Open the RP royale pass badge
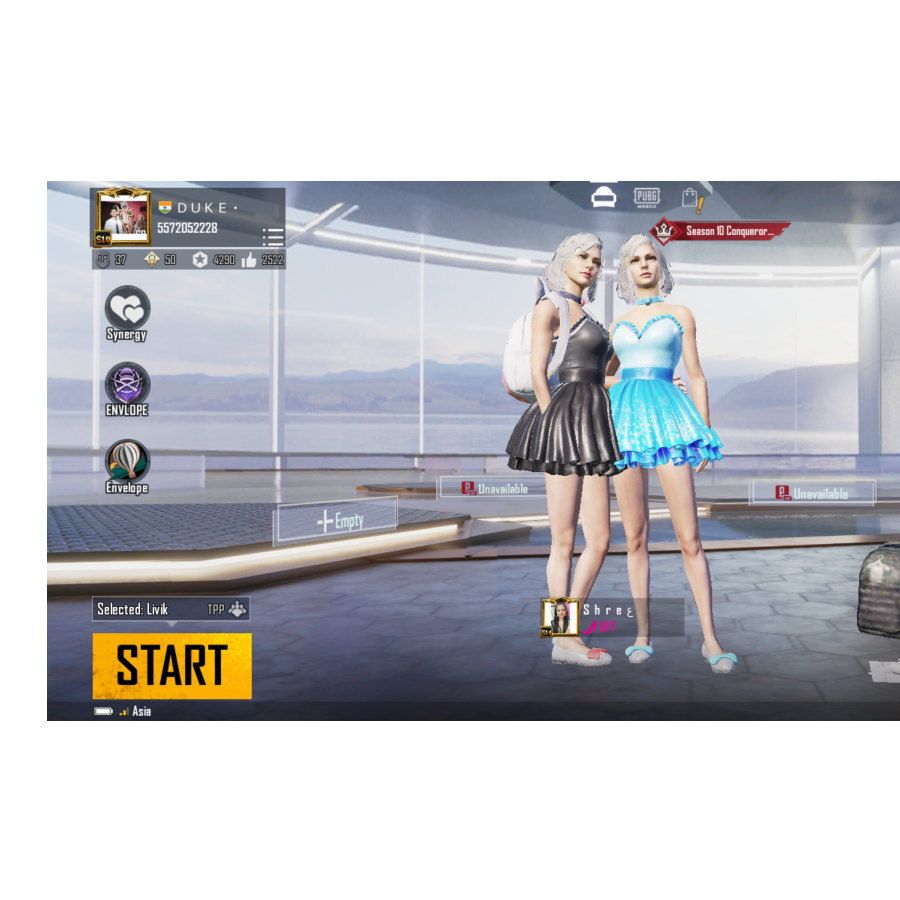This screenshot has height=900, width=900. point(104,260)
